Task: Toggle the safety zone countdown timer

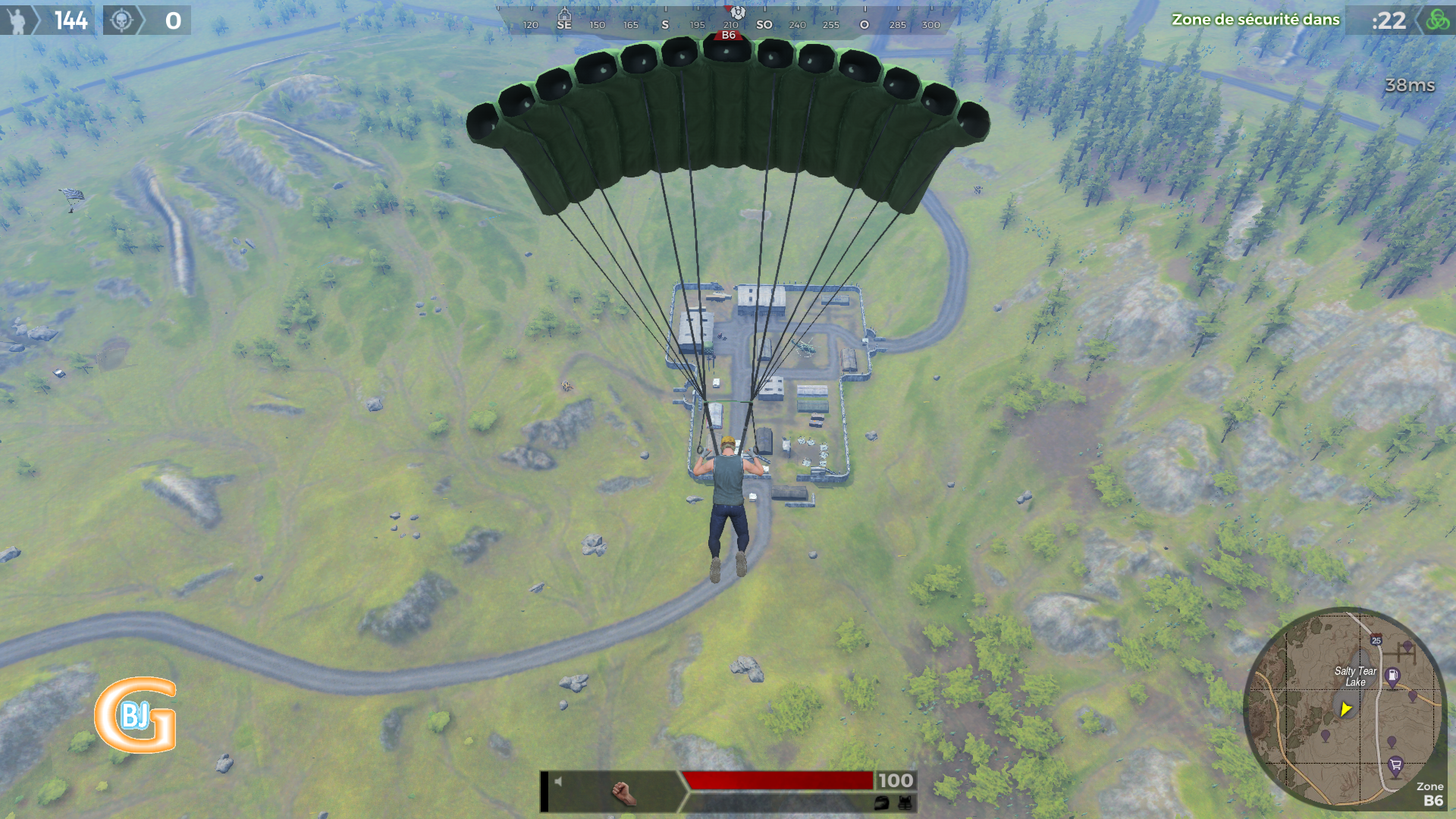Action: (1389, 20)
